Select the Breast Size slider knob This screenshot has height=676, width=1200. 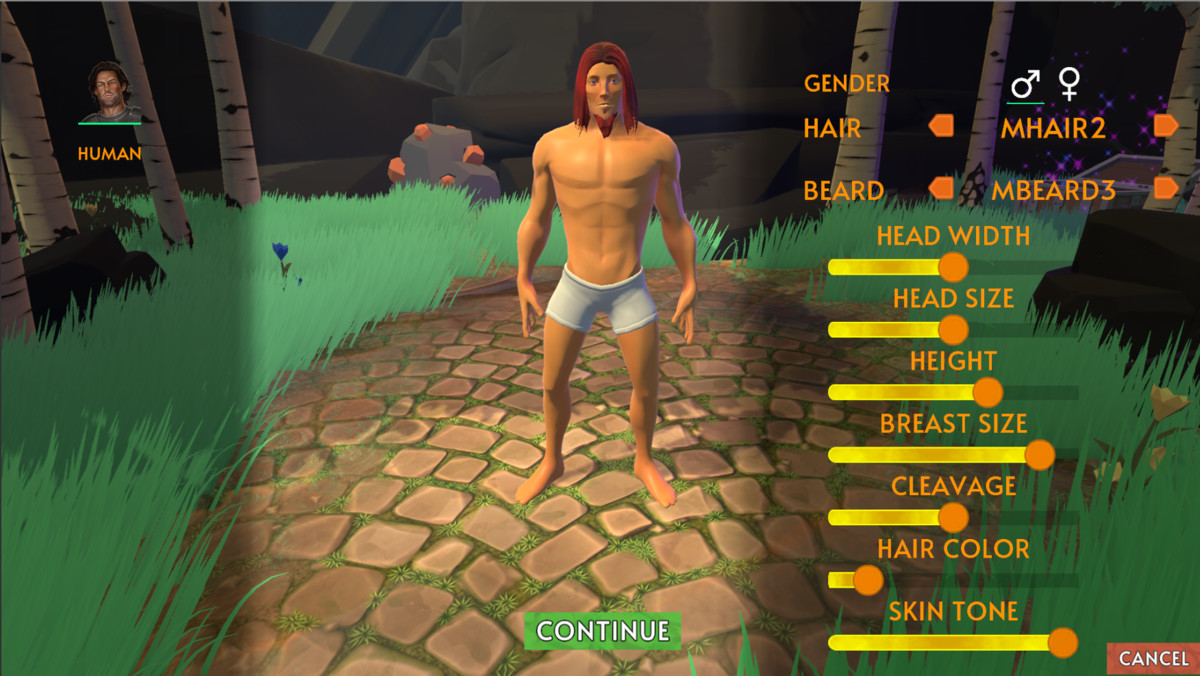click(x=1040, y=455)
